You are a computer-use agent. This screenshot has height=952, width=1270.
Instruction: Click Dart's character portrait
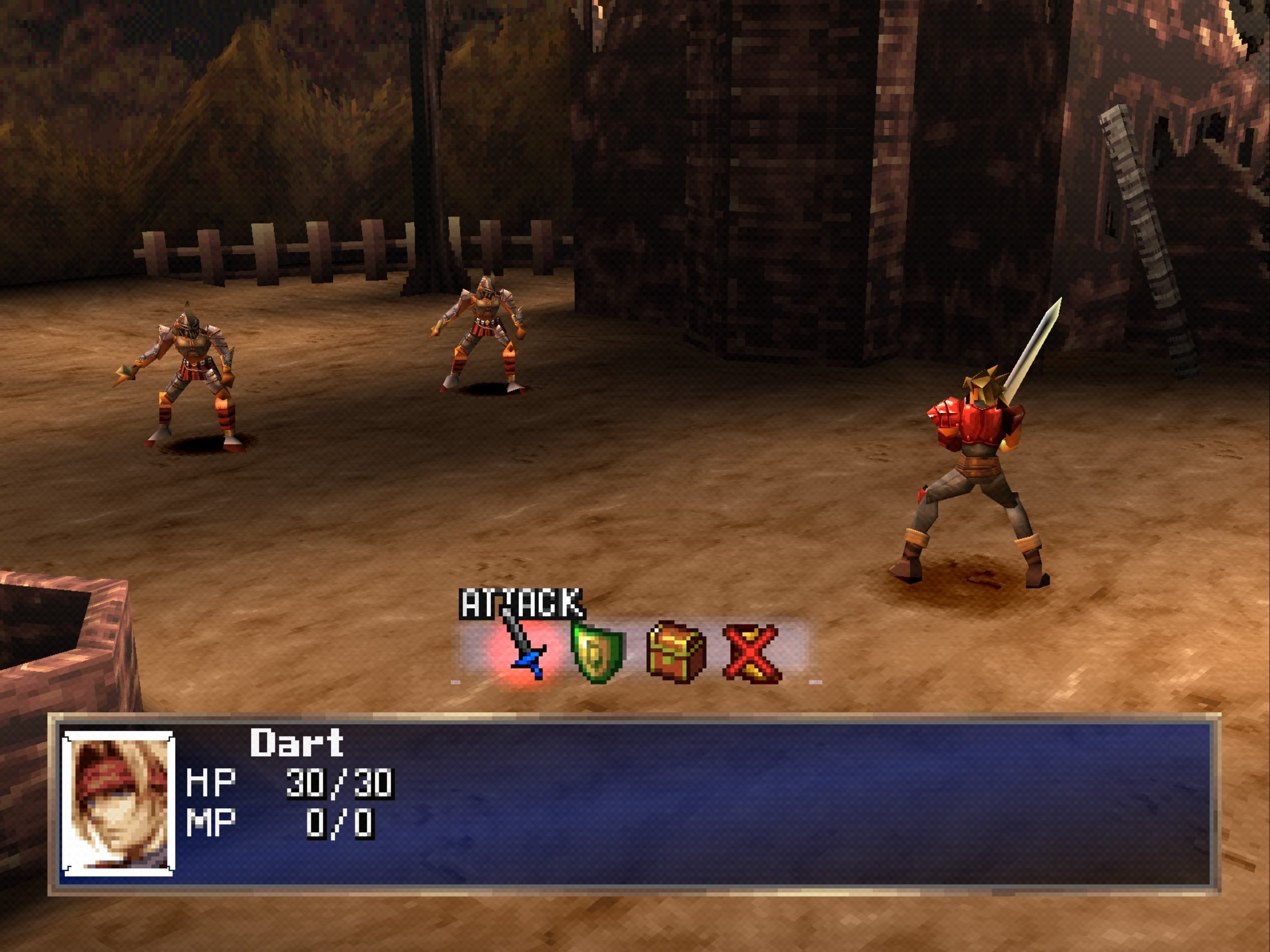(118, 803)
